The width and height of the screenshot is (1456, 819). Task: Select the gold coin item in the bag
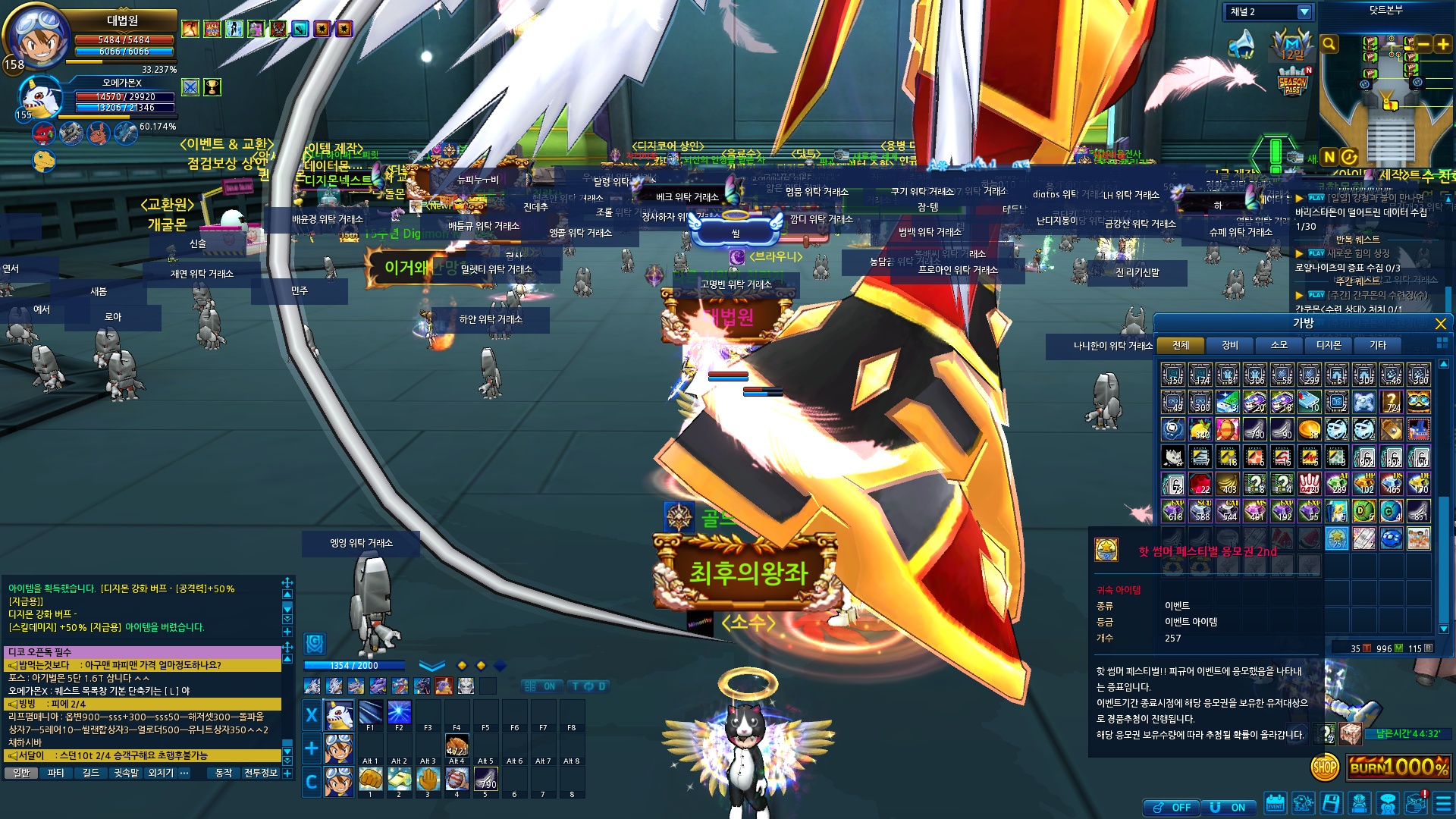[1309, 430]
